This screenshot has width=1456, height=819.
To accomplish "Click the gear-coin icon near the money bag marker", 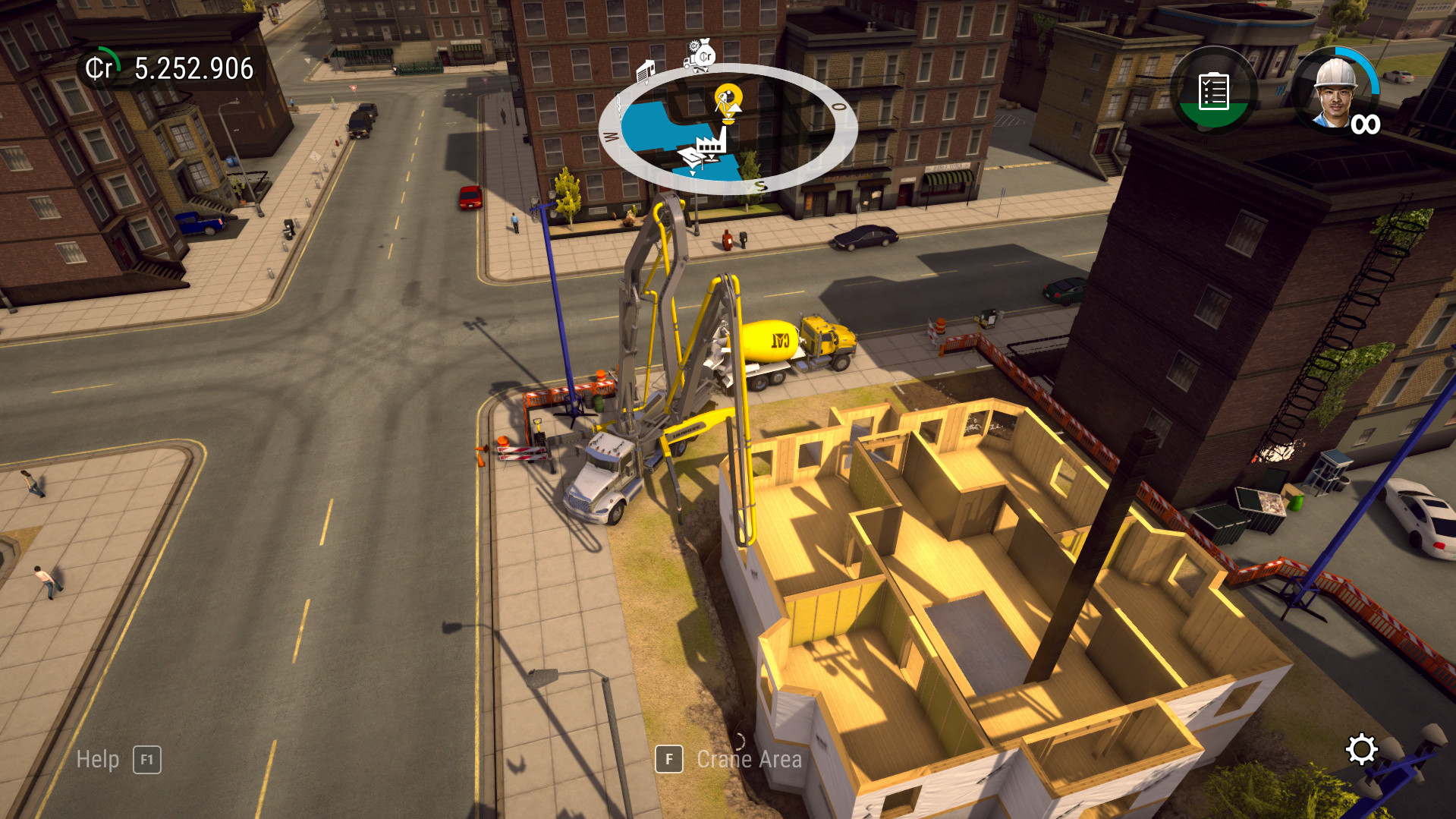I will point(694,46).
